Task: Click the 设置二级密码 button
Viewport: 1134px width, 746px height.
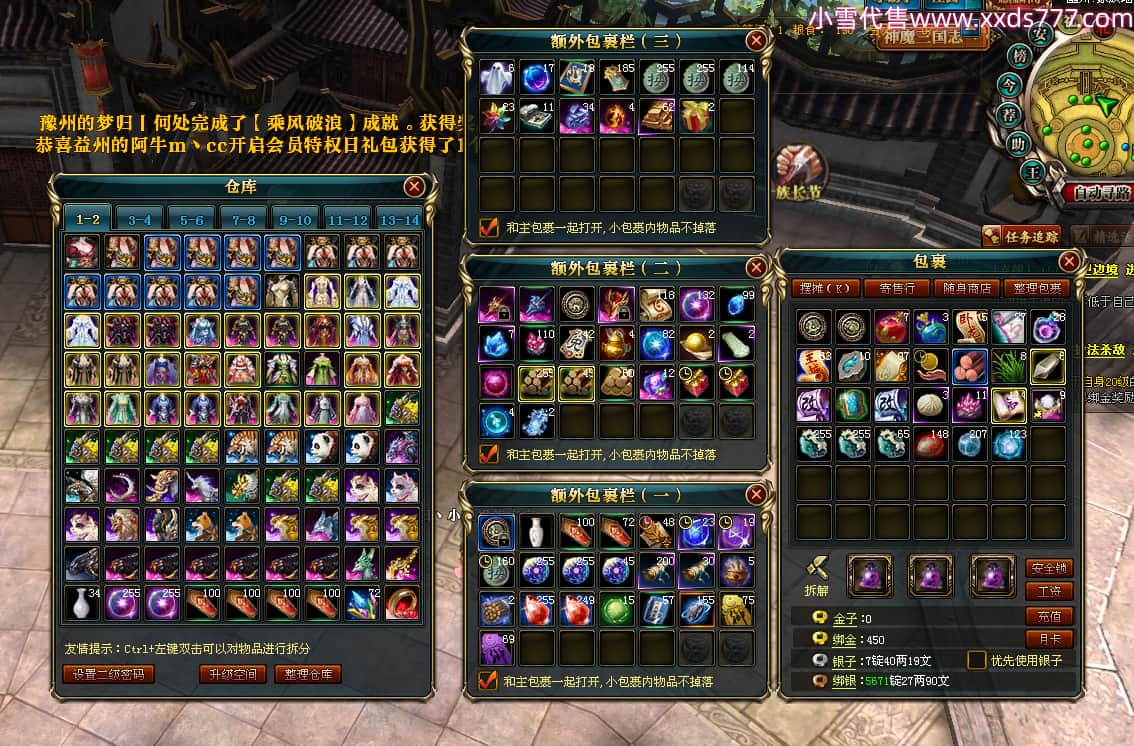Action: pos(109,674)
